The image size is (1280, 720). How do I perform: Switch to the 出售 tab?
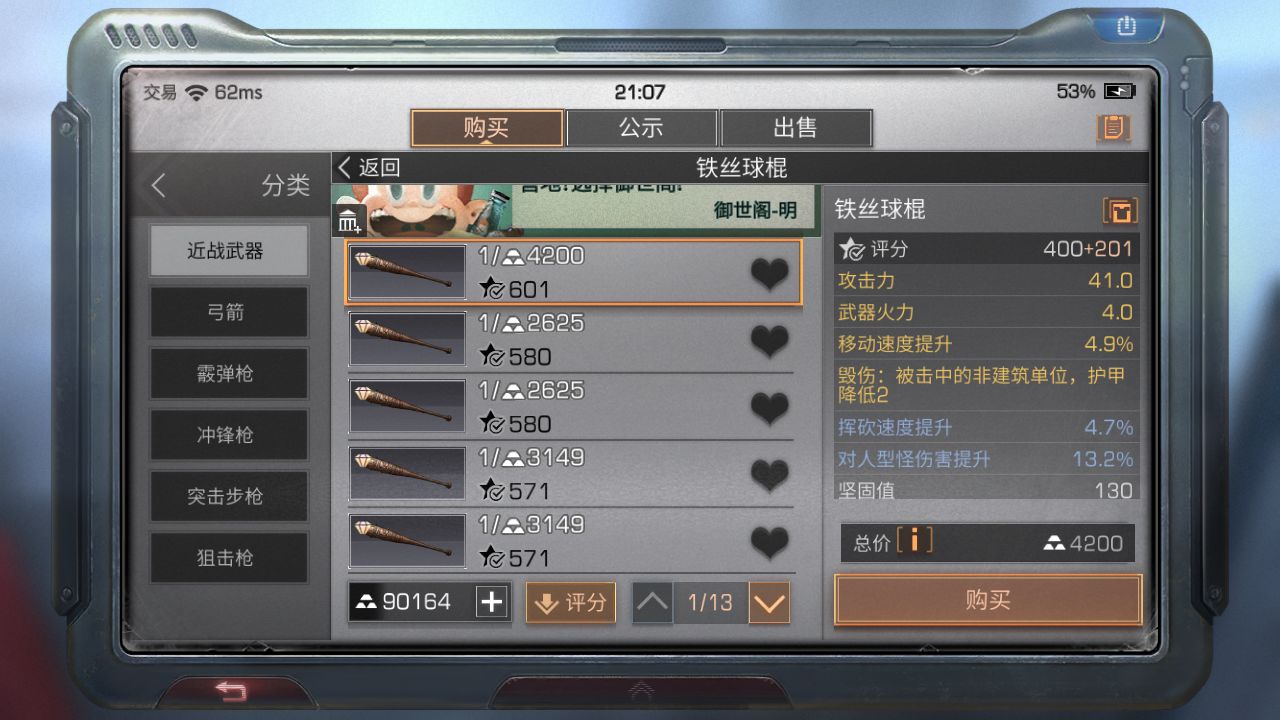pos(796,127)
